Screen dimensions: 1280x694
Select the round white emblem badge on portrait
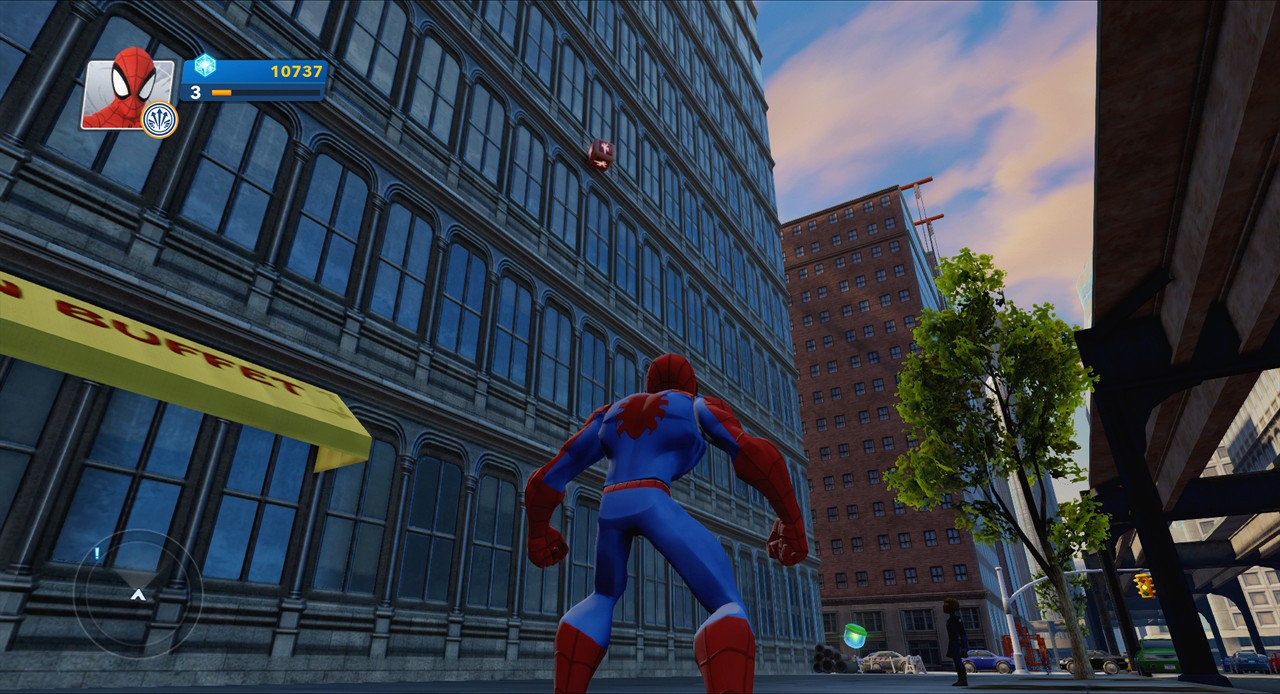pyautogui.click(x=160, y=120)
